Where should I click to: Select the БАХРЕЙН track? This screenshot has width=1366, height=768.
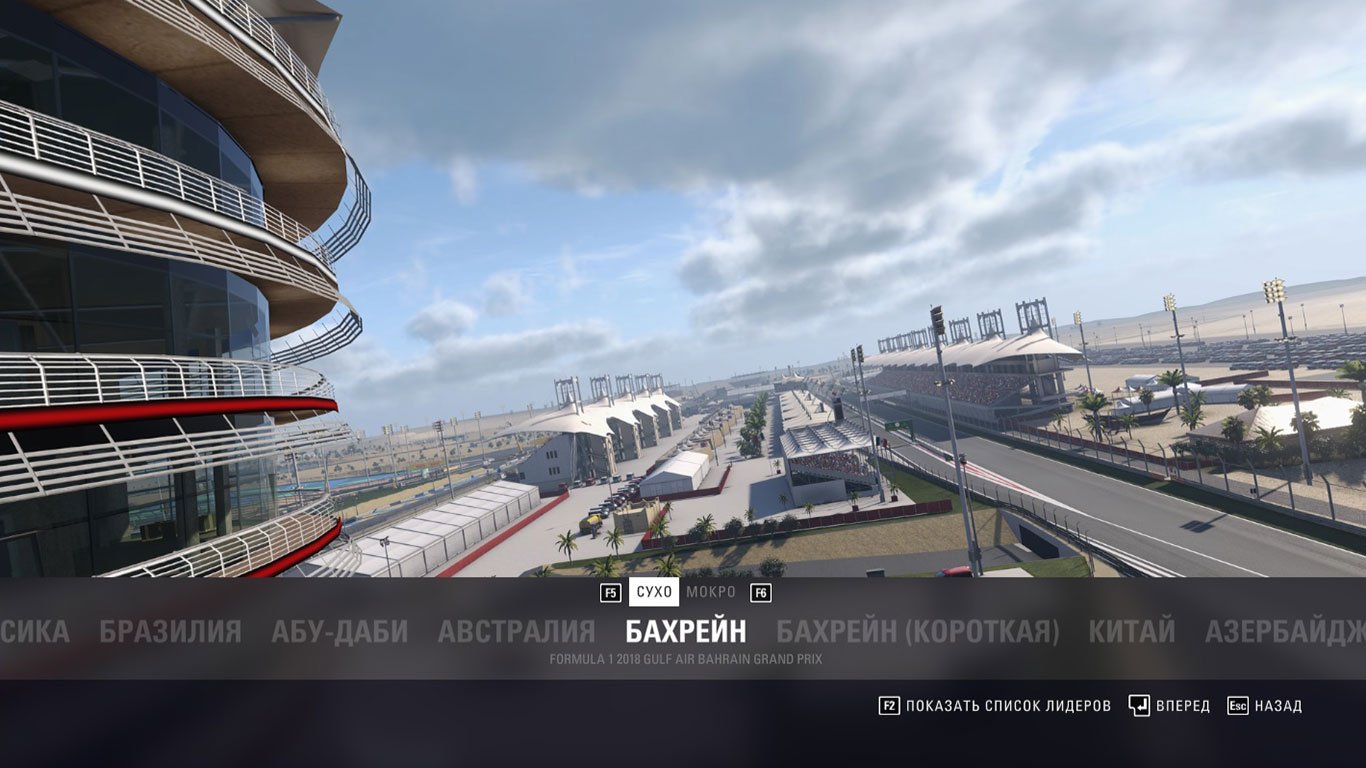(684, 630)
